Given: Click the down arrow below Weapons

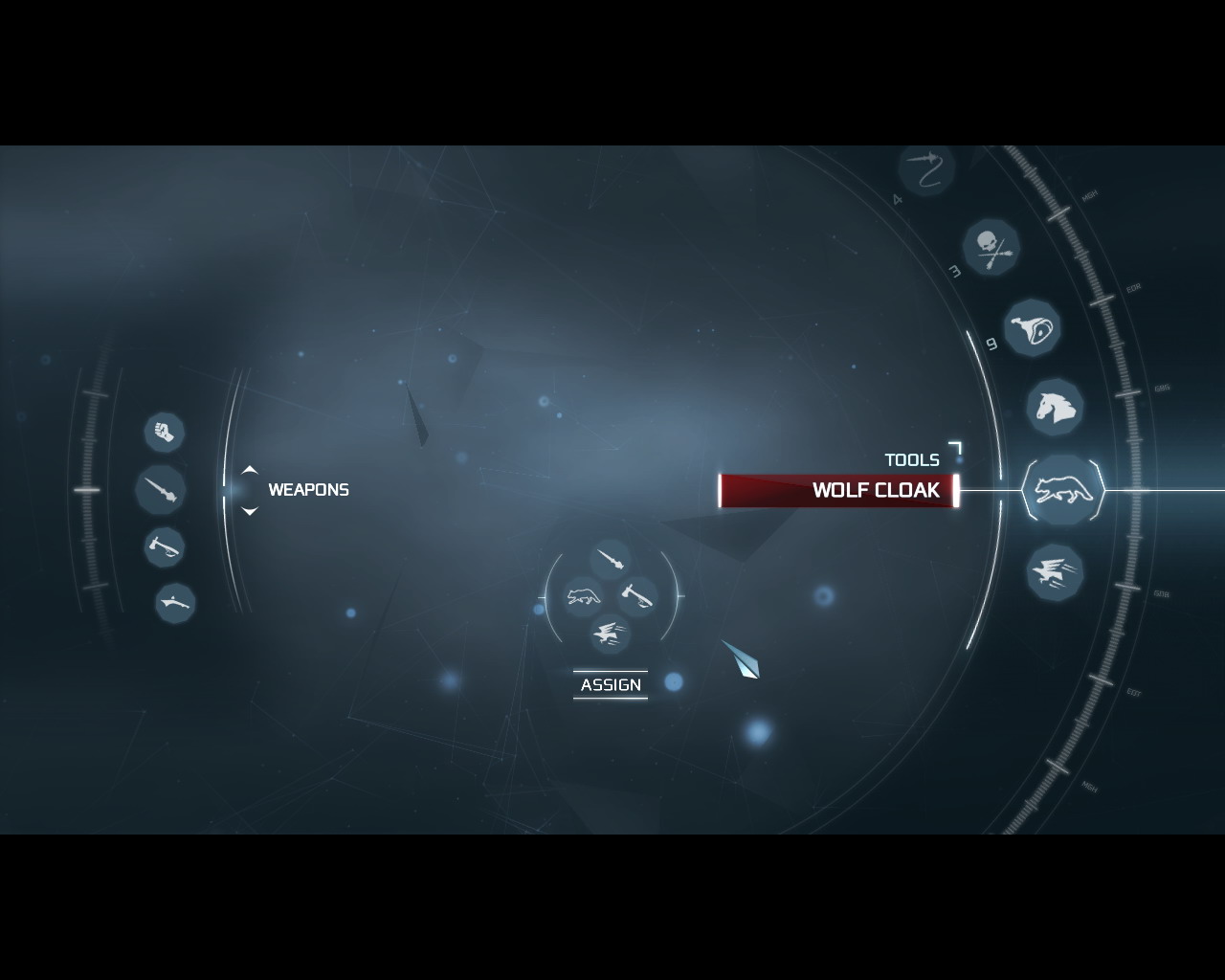Looking at the screenshot, I should [250, 511].
